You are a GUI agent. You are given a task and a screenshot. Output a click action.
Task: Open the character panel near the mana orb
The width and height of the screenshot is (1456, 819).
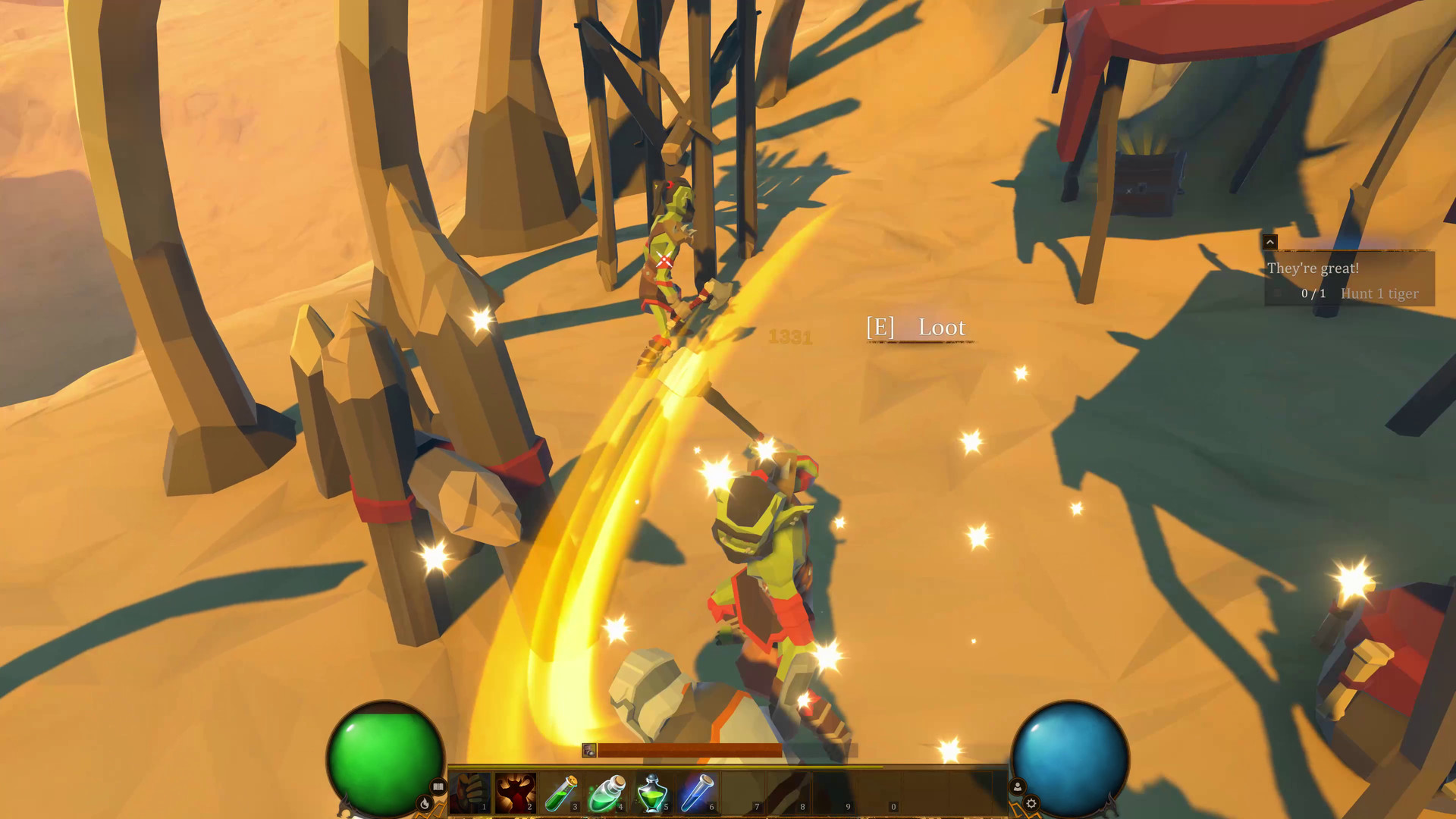tap(1018, 787)
